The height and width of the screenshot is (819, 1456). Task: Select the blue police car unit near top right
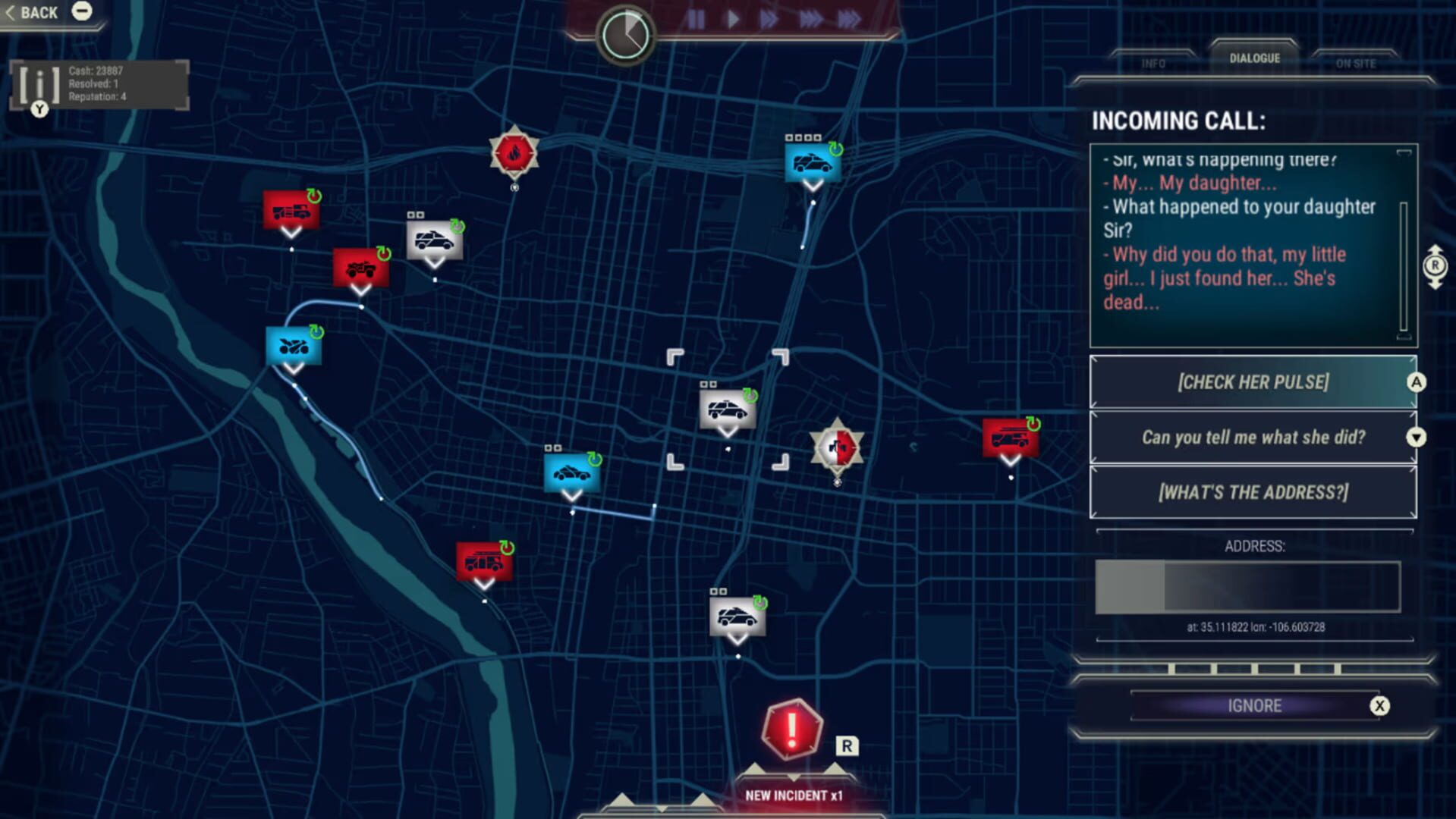point(812,162)
